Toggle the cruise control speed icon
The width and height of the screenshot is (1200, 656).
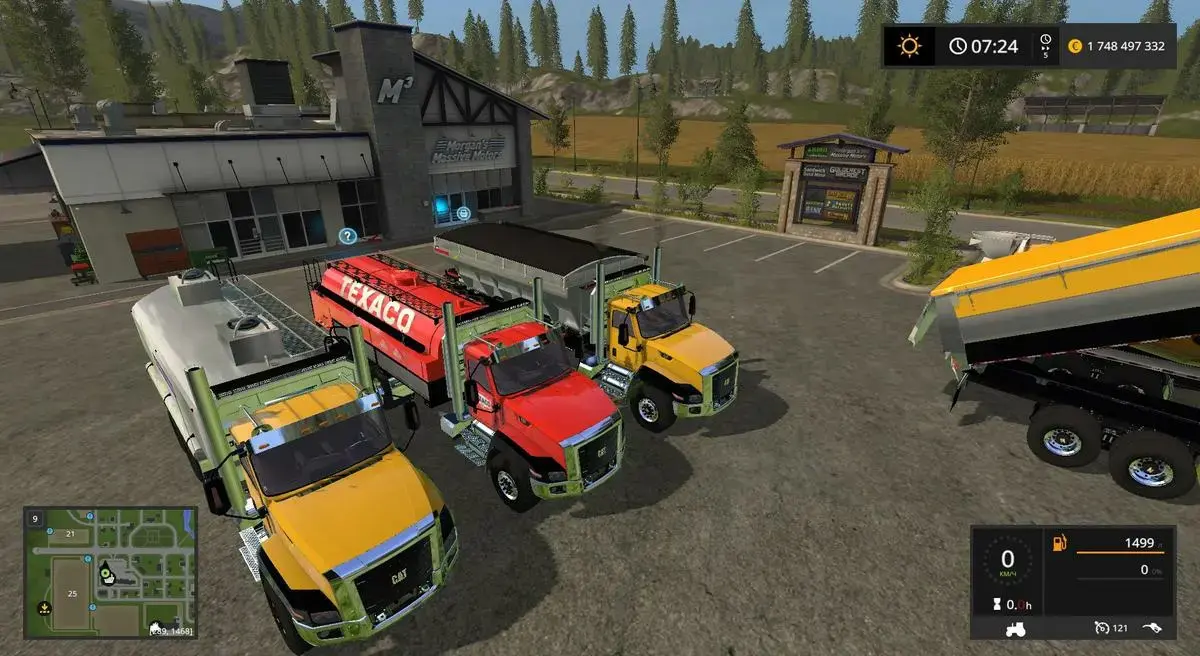click(1102, 628)
